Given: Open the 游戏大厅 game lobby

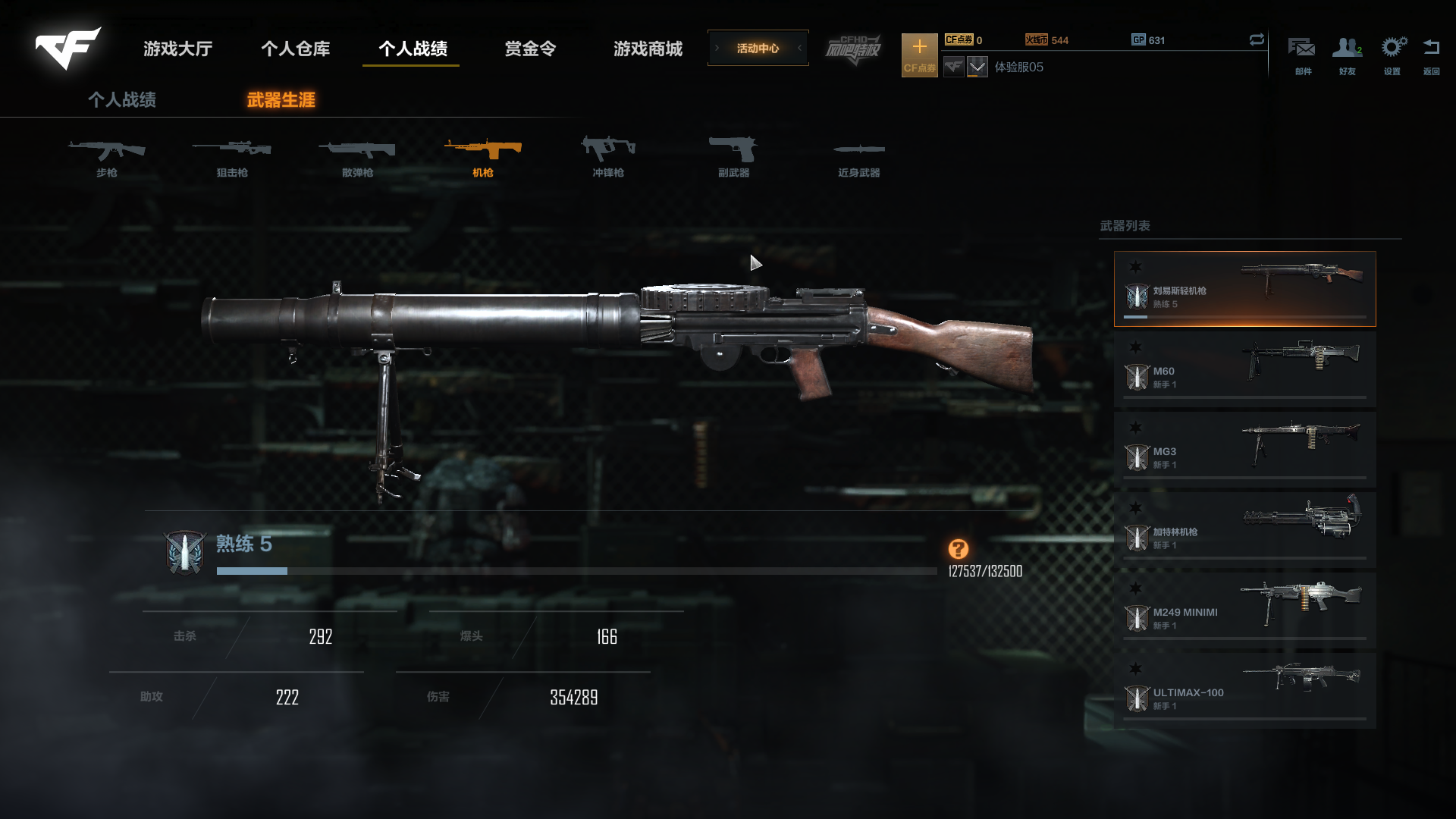Looking at the screenshot, I should [177, 49].
